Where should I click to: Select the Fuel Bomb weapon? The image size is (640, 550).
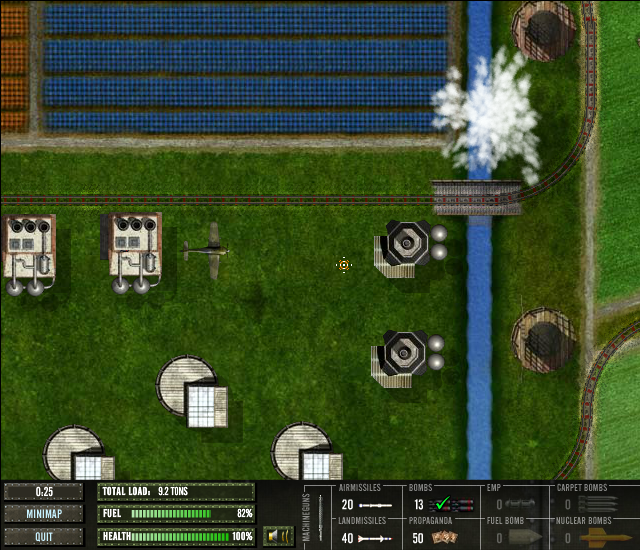click(517, 538)
